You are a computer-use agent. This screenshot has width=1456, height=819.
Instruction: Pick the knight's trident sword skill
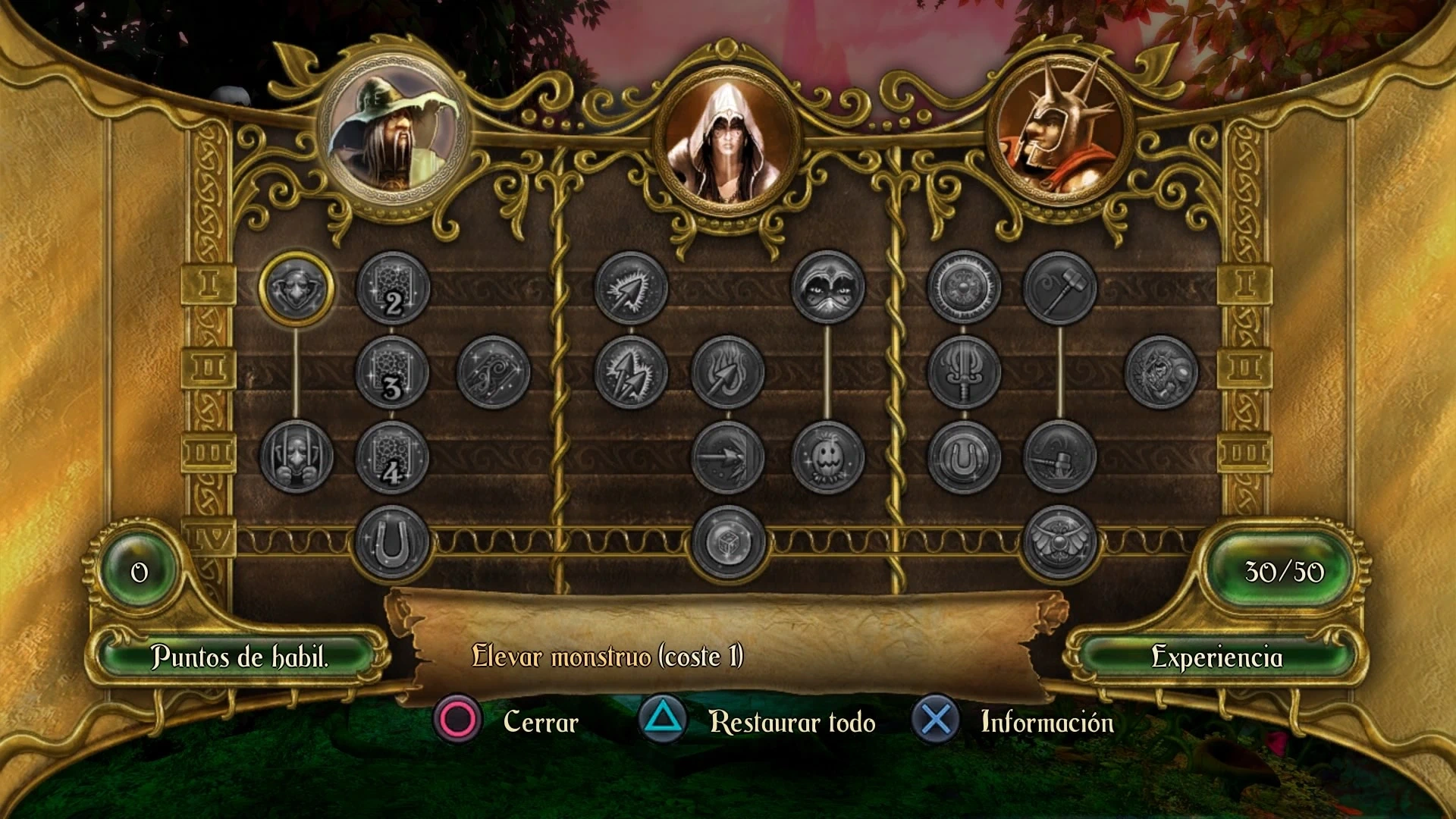coord(964,372)
